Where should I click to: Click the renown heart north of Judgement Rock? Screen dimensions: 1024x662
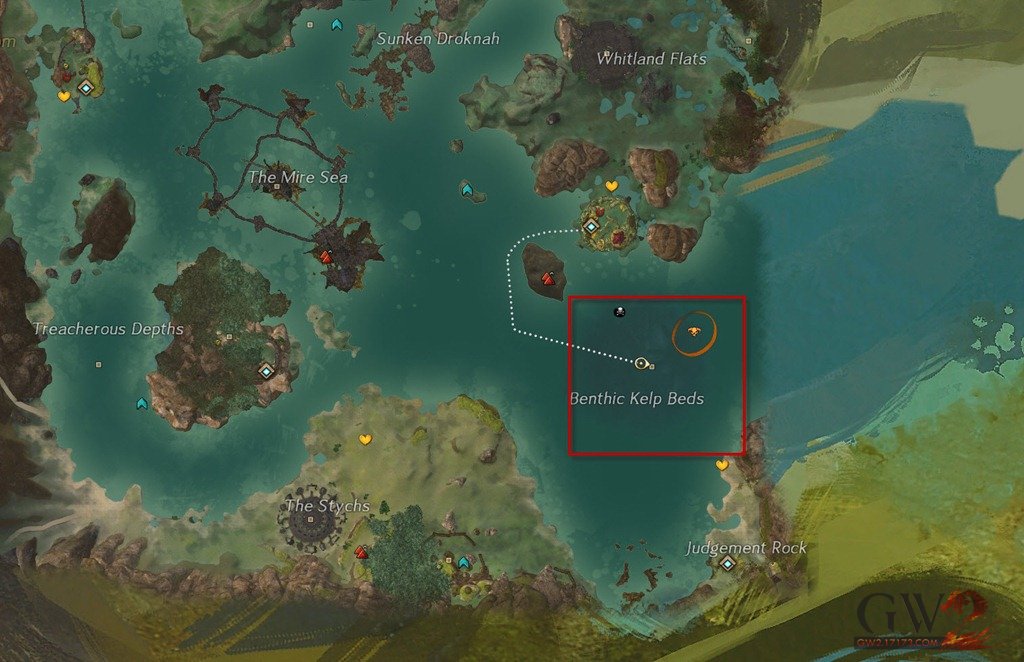pos(722,465)
